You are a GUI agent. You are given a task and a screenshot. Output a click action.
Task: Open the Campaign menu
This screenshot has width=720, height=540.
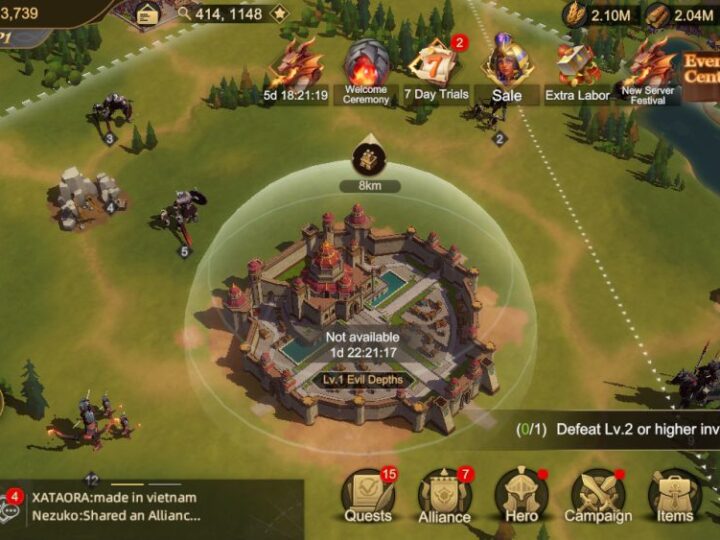tap(598, 495)
